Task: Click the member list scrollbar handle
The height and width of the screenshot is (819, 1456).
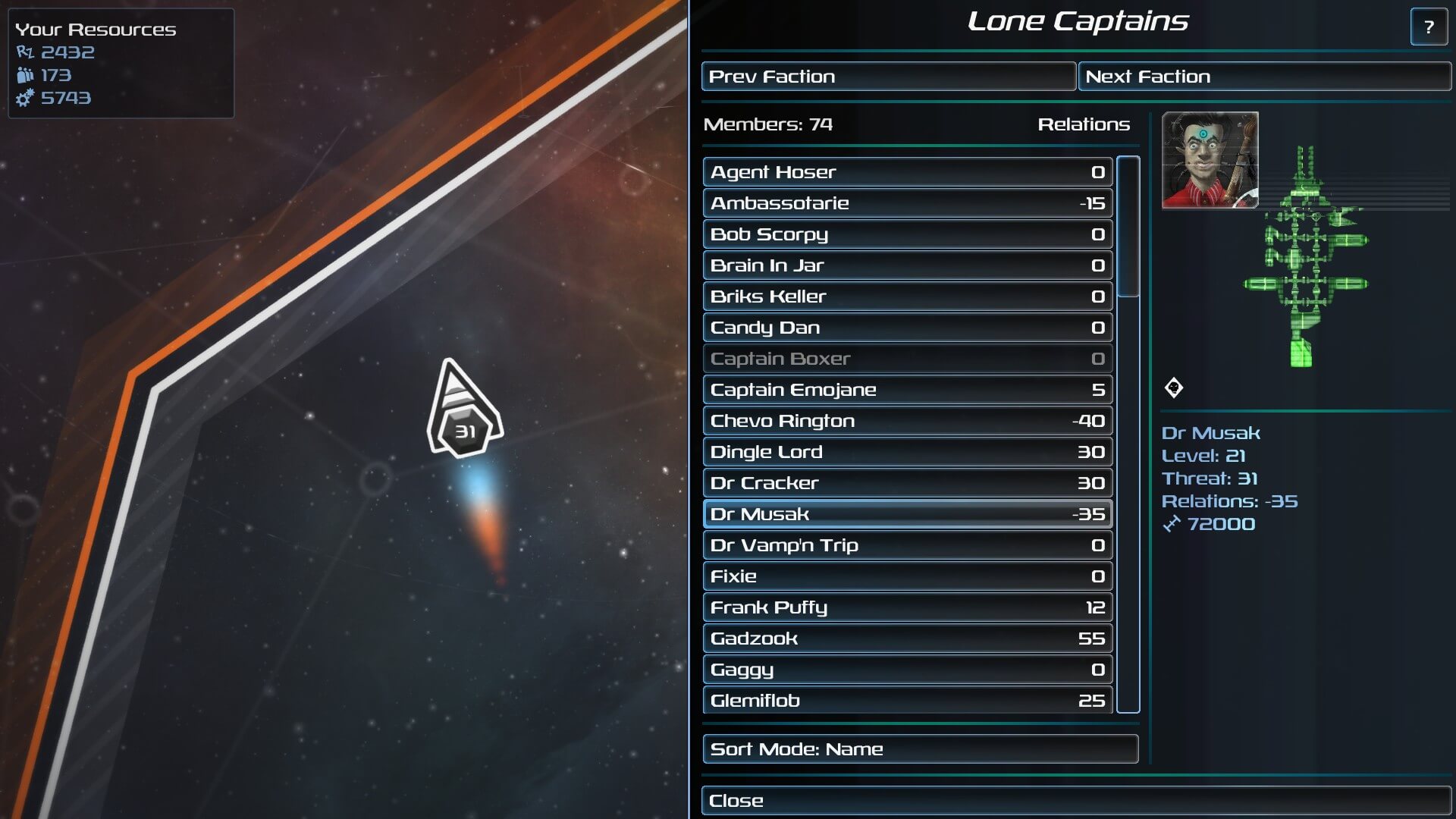Action: (1128, 226)
